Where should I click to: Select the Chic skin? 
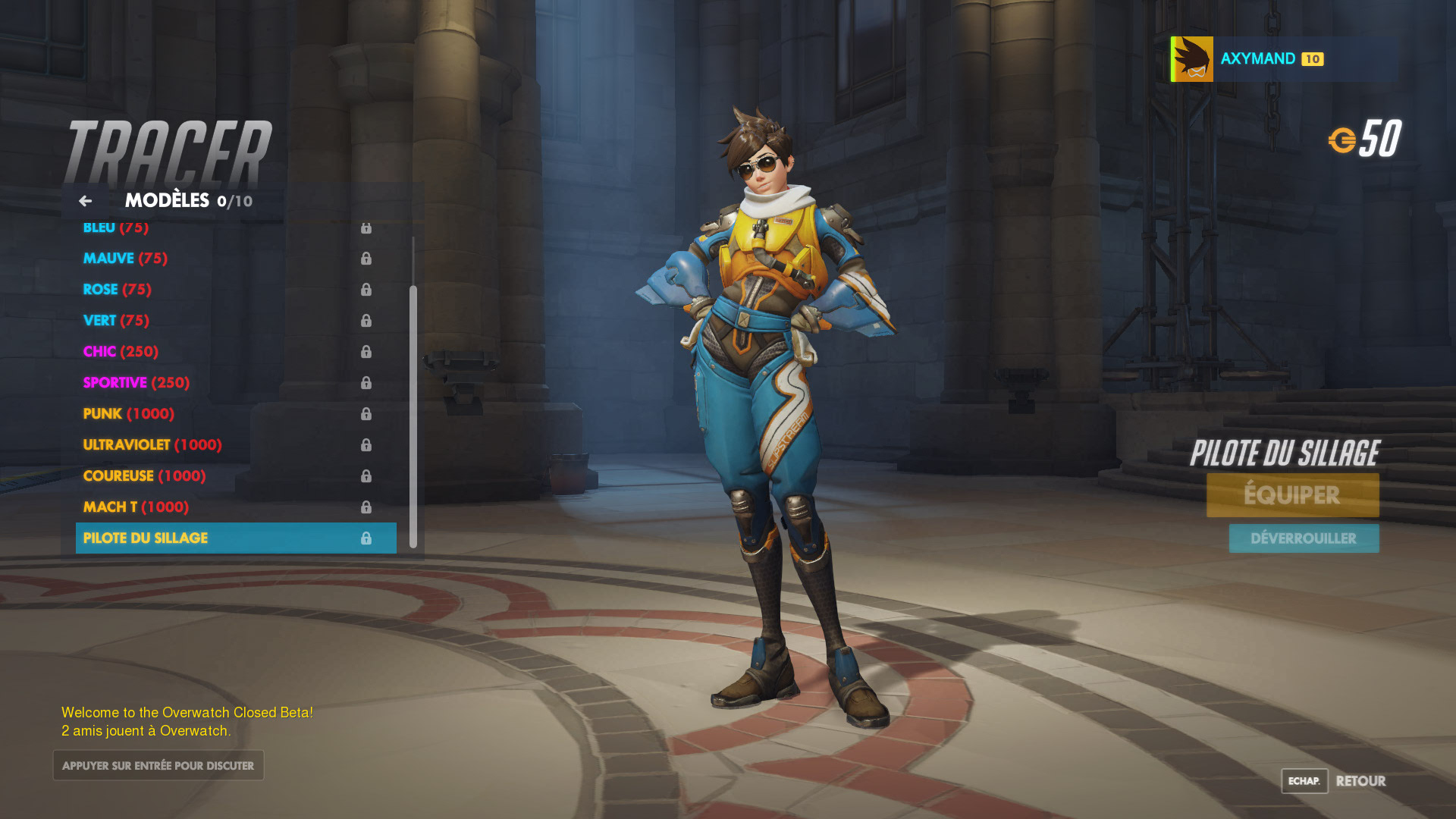121,352
